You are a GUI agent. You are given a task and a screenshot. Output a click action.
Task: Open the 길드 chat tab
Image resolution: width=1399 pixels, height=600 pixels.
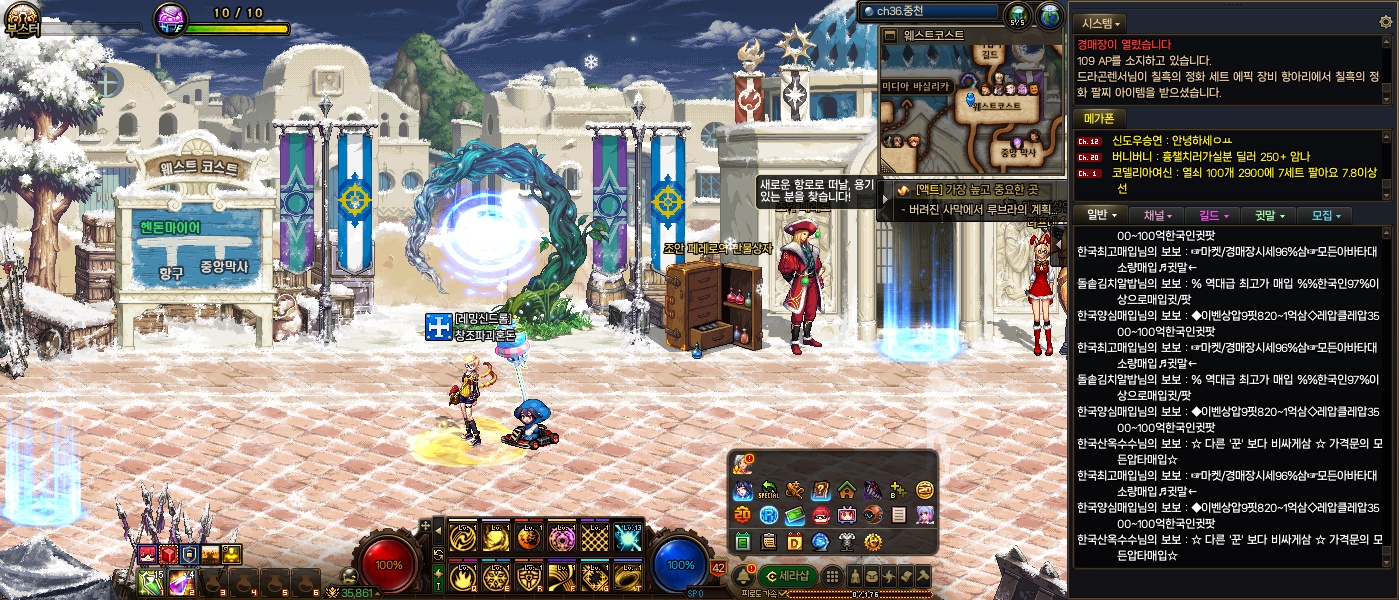(x=1213, y=215)
